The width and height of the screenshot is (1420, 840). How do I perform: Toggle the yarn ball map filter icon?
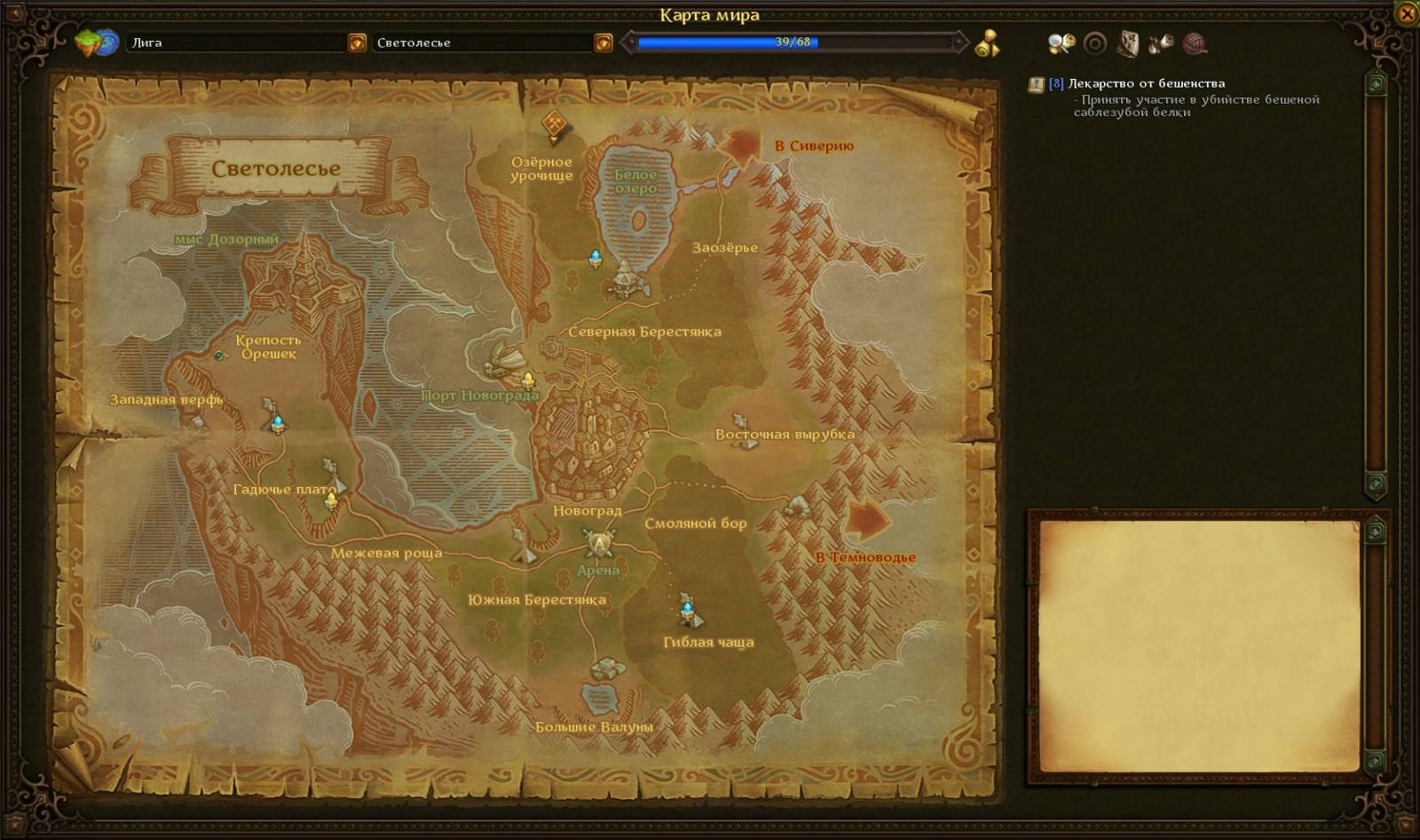[1195, 43]
